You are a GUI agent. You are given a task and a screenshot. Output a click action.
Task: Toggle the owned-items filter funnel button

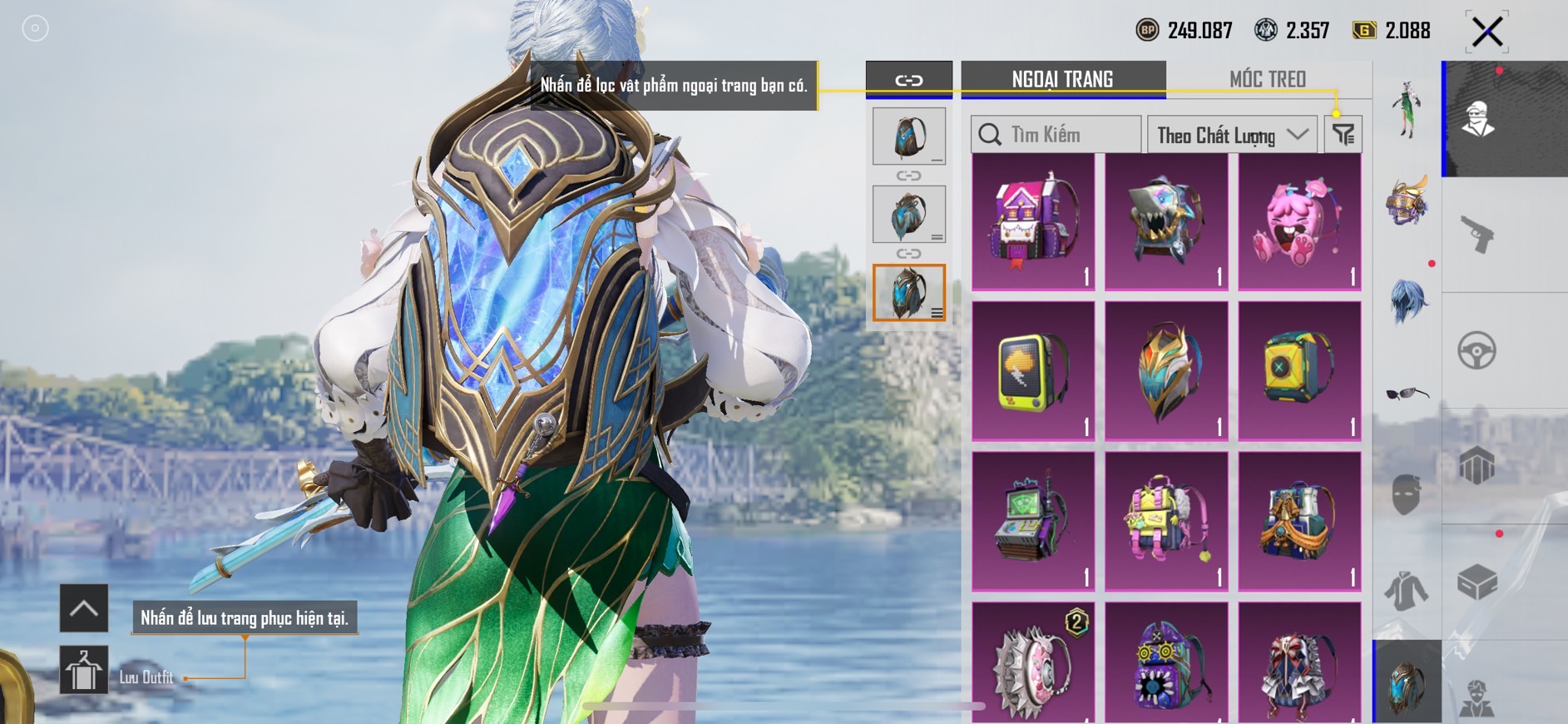(1343, 134)
